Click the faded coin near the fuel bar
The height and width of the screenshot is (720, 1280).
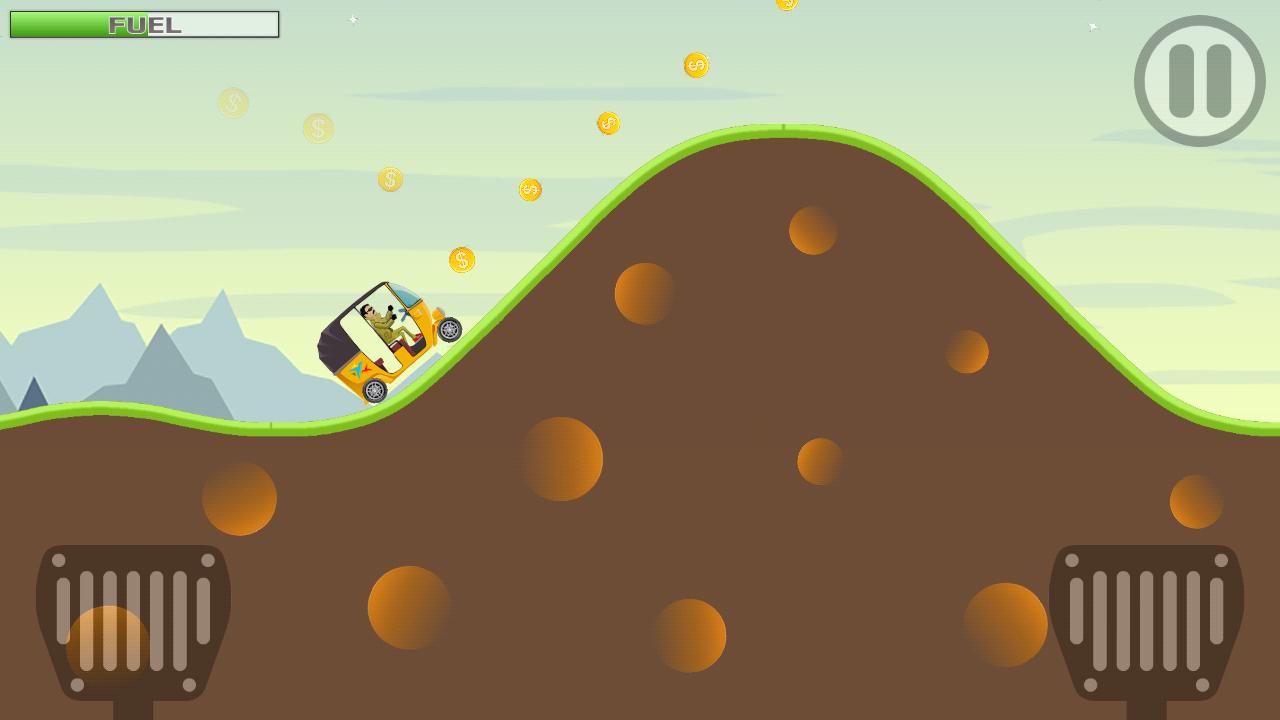[233, 103]
